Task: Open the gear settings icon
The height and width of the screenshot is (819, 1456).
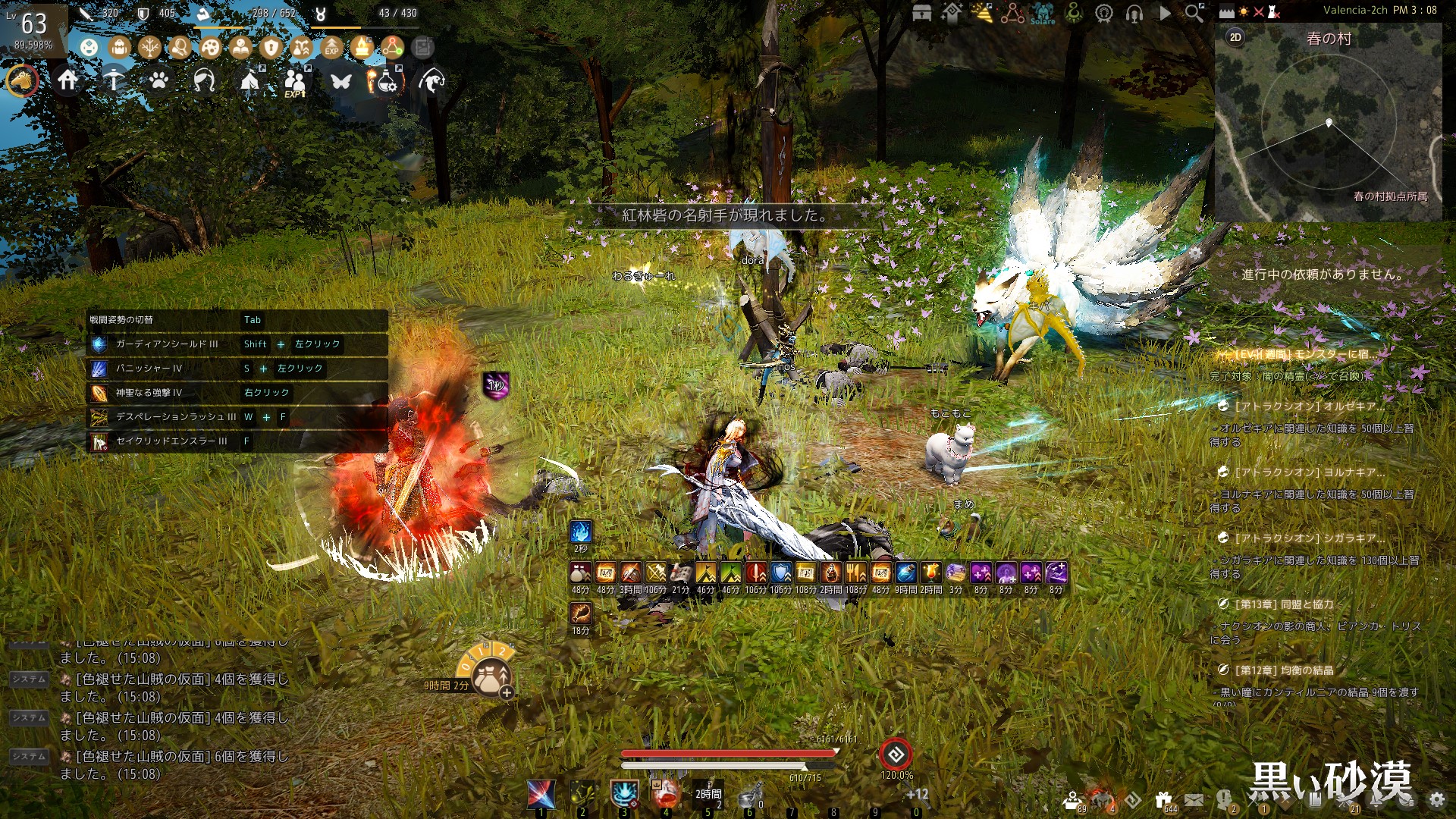Action: [1436, 799]
